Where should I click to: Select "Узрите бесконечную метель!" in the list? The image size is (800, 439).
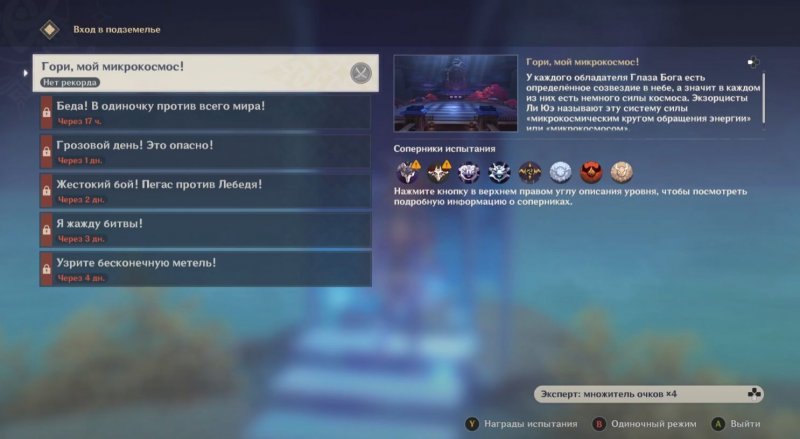(x=204, y=268)
